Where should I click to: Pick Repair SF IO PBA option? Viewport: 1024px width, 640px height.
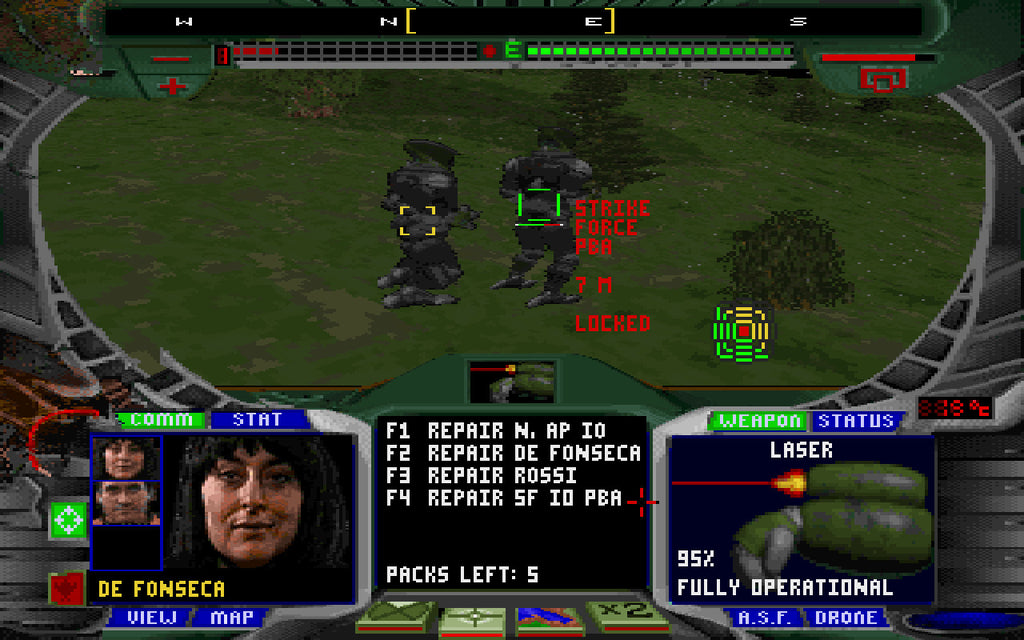pyautogui.click(x=504, y=497)
